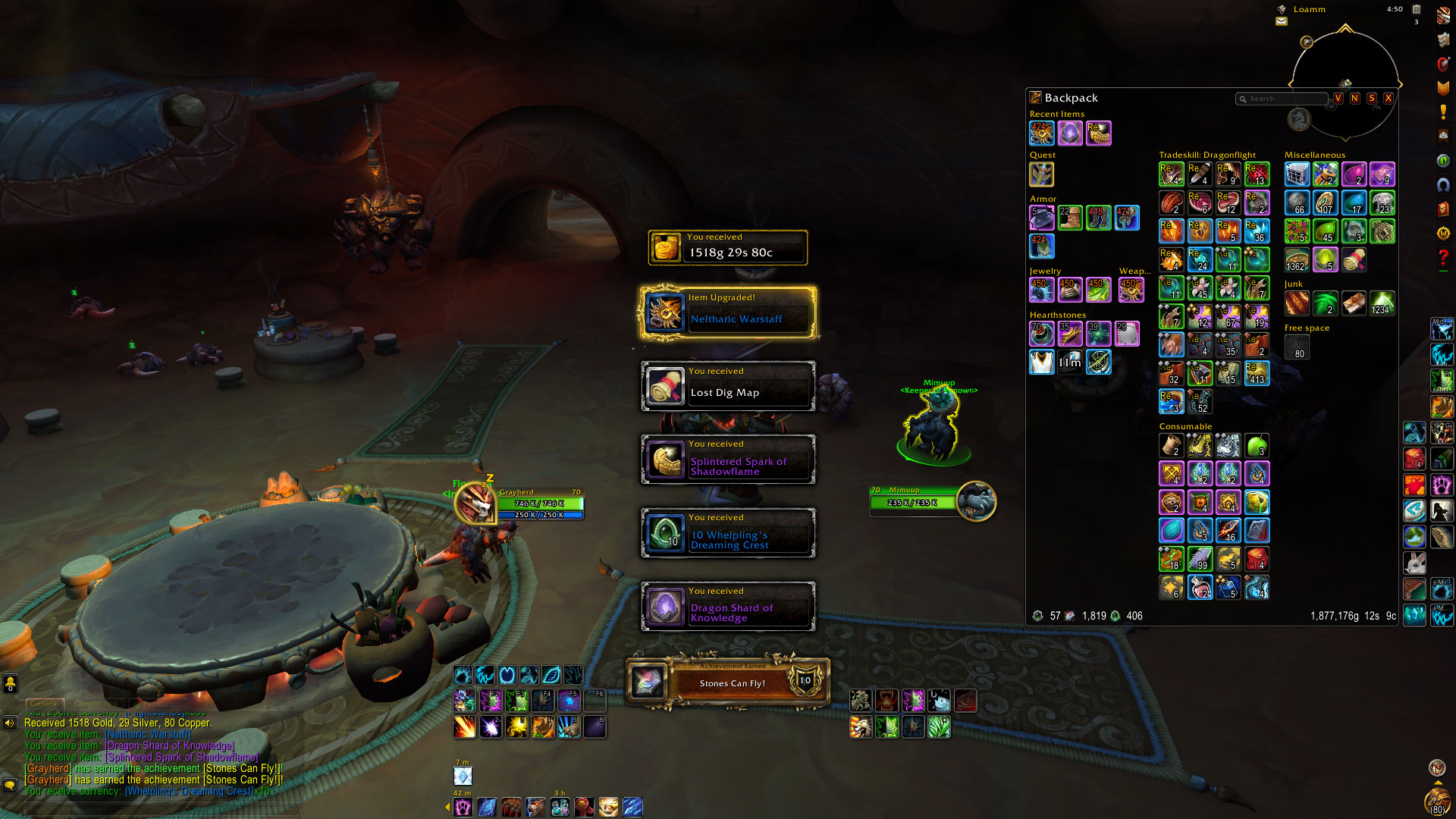Open the minimap
This screenshot has width=1456, height=819.
tap(1345, 83)
